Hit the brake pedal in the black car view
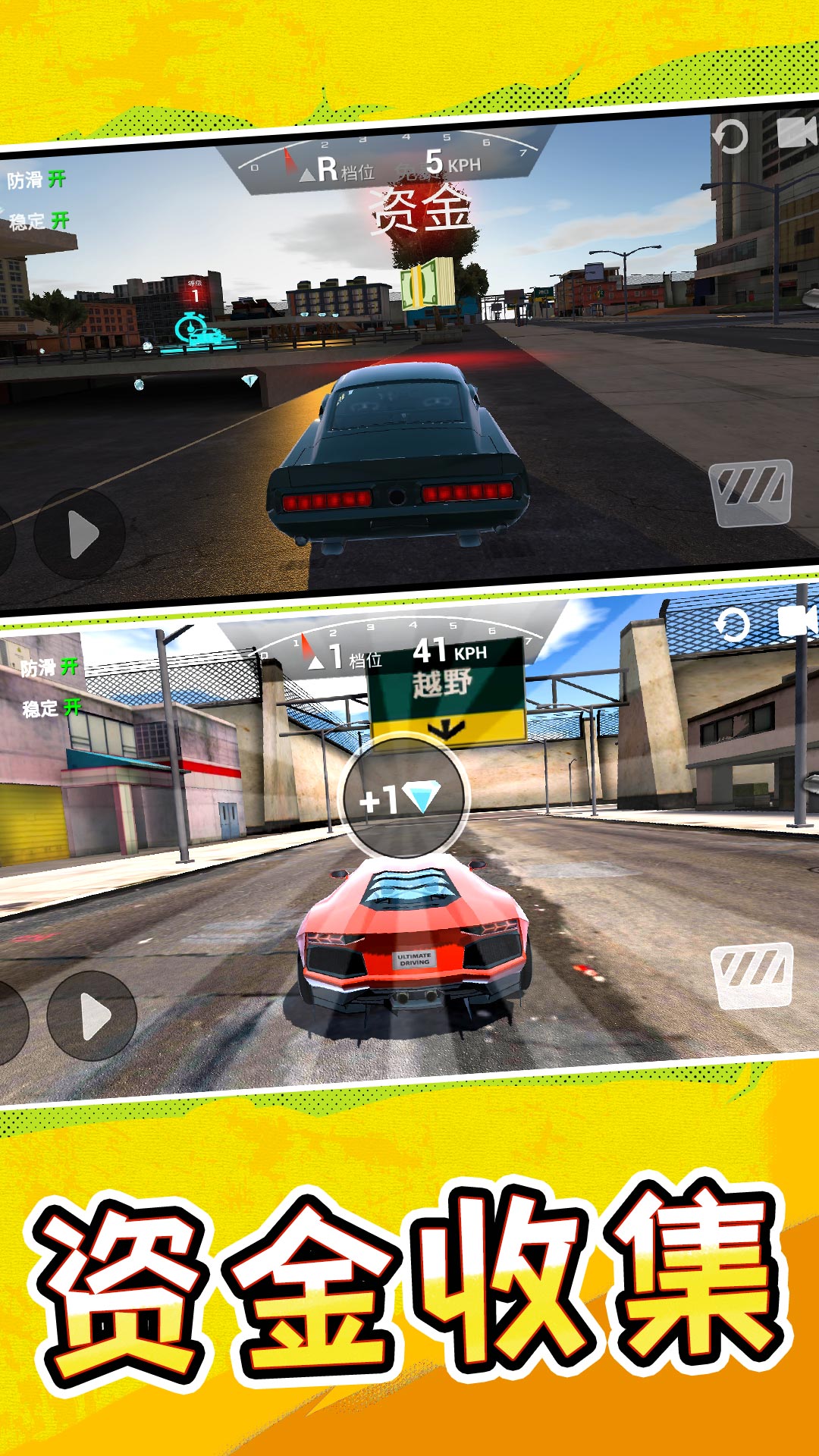 pyautogui.click(x=751, y=492)
